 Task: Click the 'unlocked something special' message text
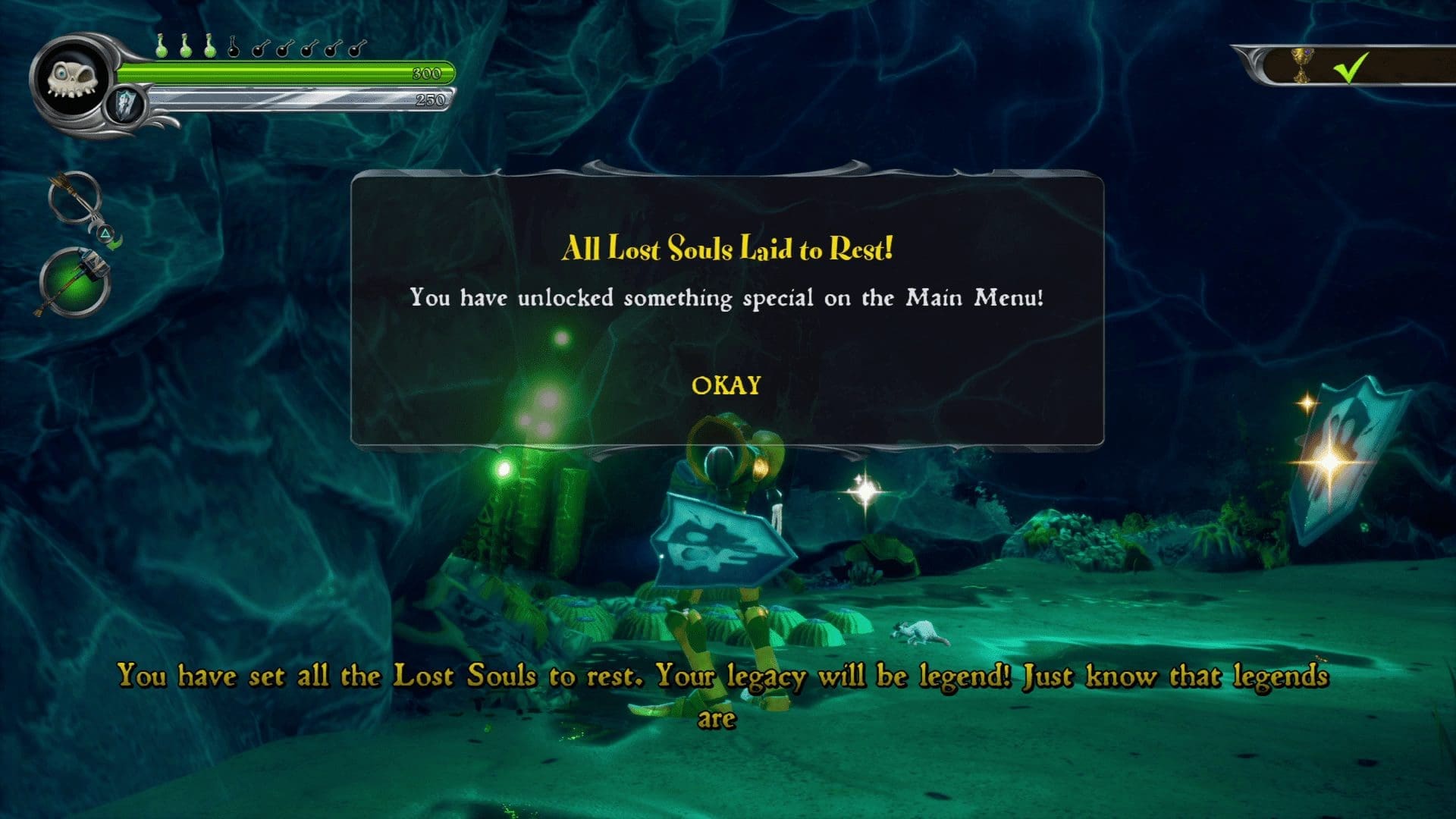(728, 298)
